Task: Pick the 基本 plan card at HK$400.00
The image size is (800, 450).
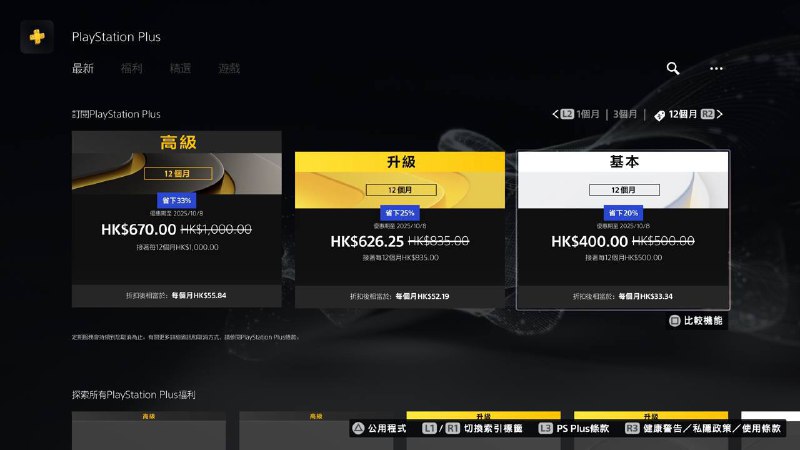Action: pyautogui.click(x=623, y=230)
